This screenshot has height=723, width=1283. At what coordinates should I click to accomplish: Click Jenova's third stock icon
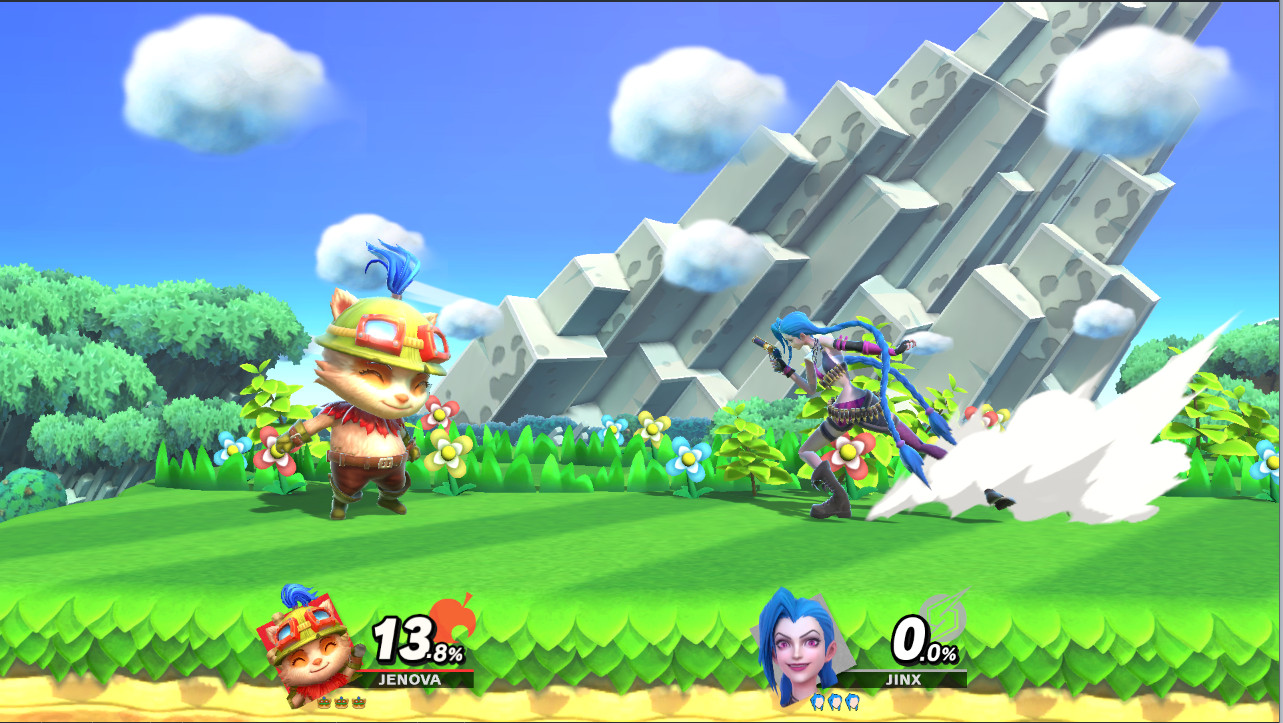point(358,701)
